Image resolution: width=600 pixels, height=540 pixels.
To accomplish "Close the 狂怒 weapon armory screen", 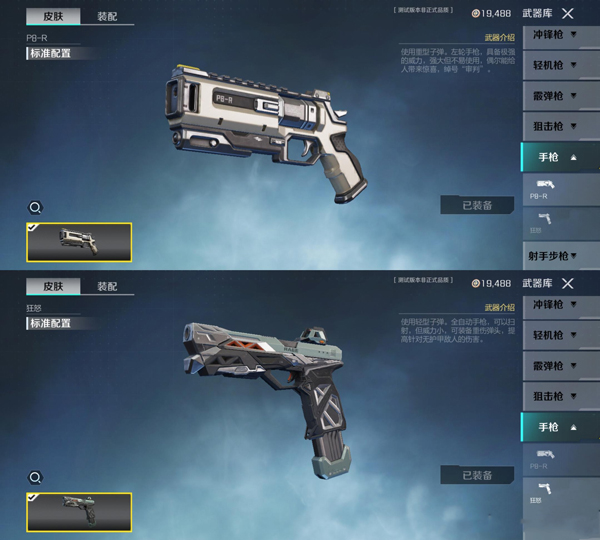I will [x=568, y=284].
